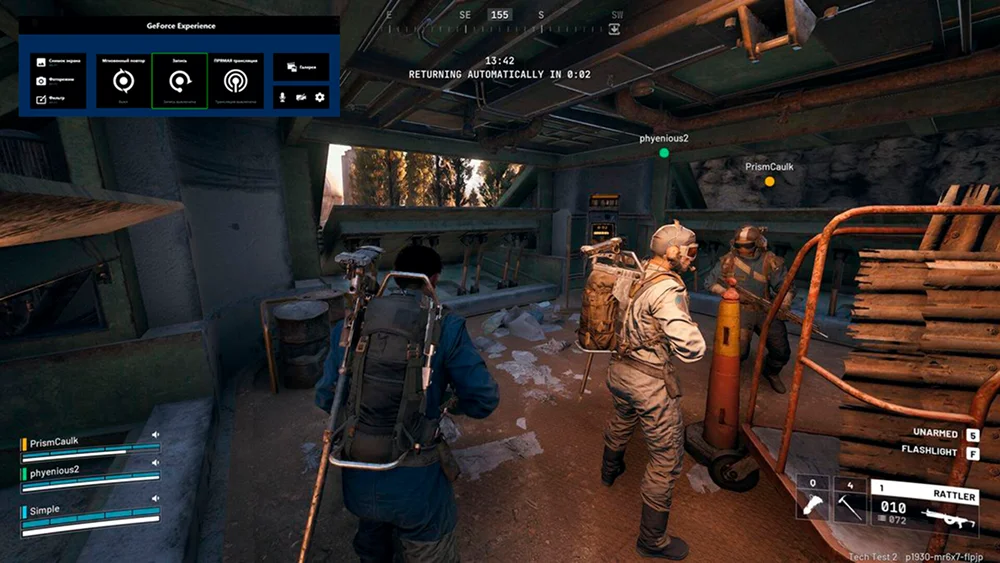The height and width of the screenshot is (563, 1000).
Task: Toggle the speaker icon above Simple
Action: coord(156,498)
